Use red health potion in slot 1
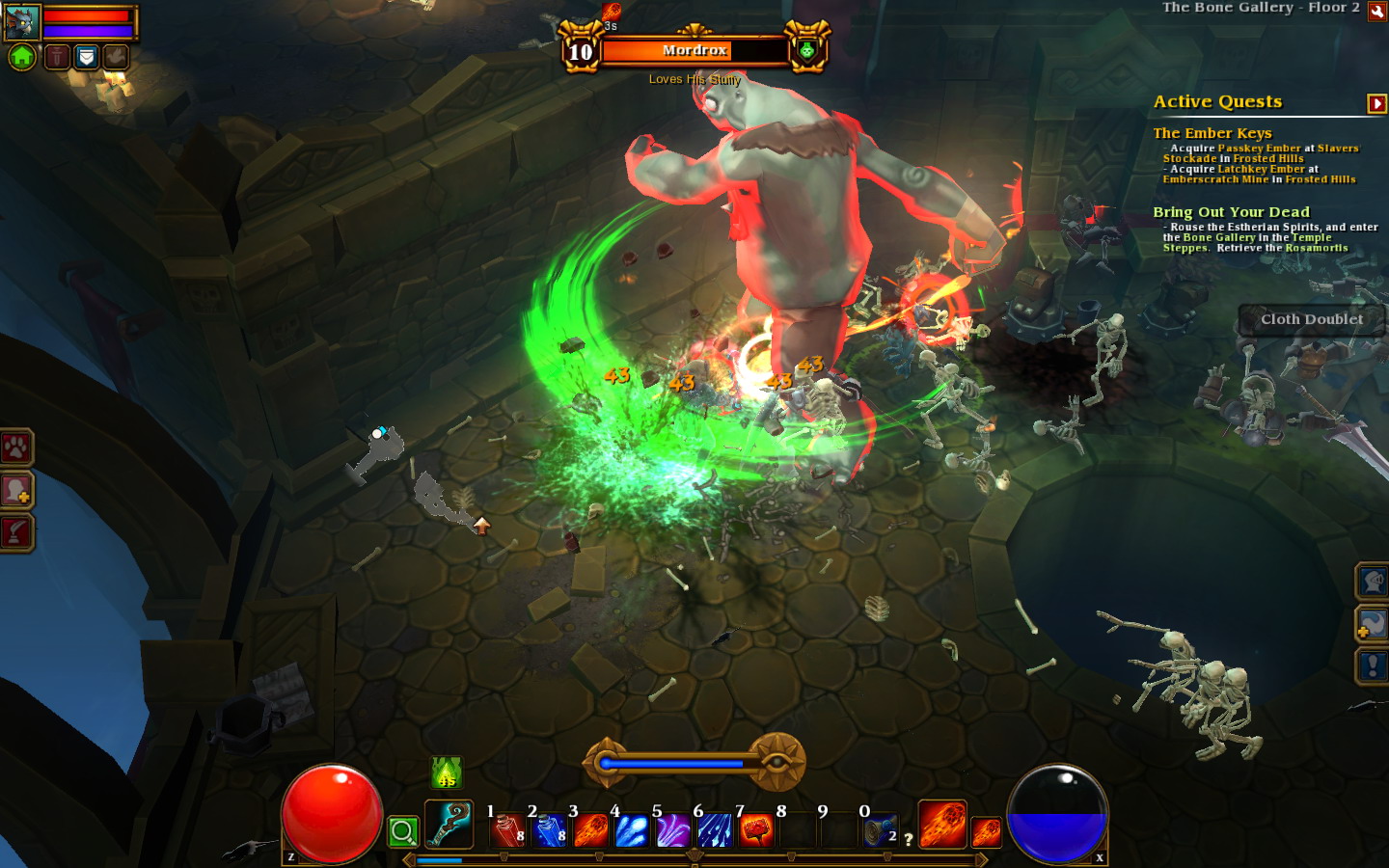The width and height of the screenshot is (1389, 868). [507, 830]
